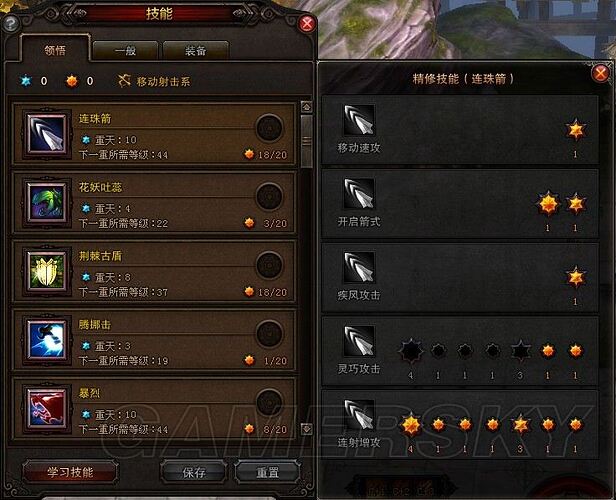
Task: Close the 精修技能 refinement panel
Action: point(600,73)
